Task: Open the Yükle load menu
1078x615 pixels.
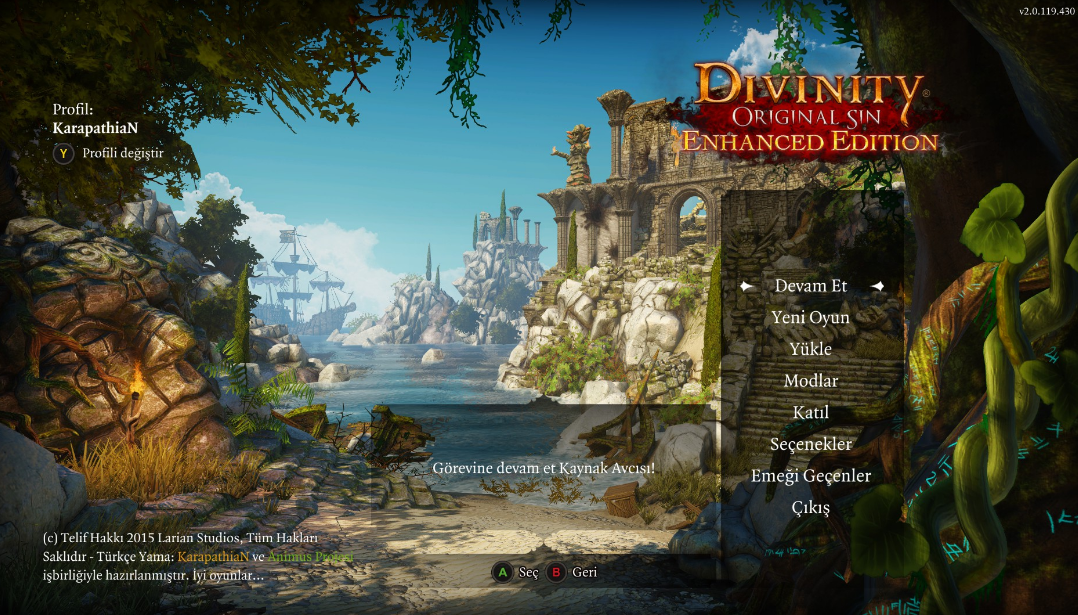Action: tap(811, 349)
